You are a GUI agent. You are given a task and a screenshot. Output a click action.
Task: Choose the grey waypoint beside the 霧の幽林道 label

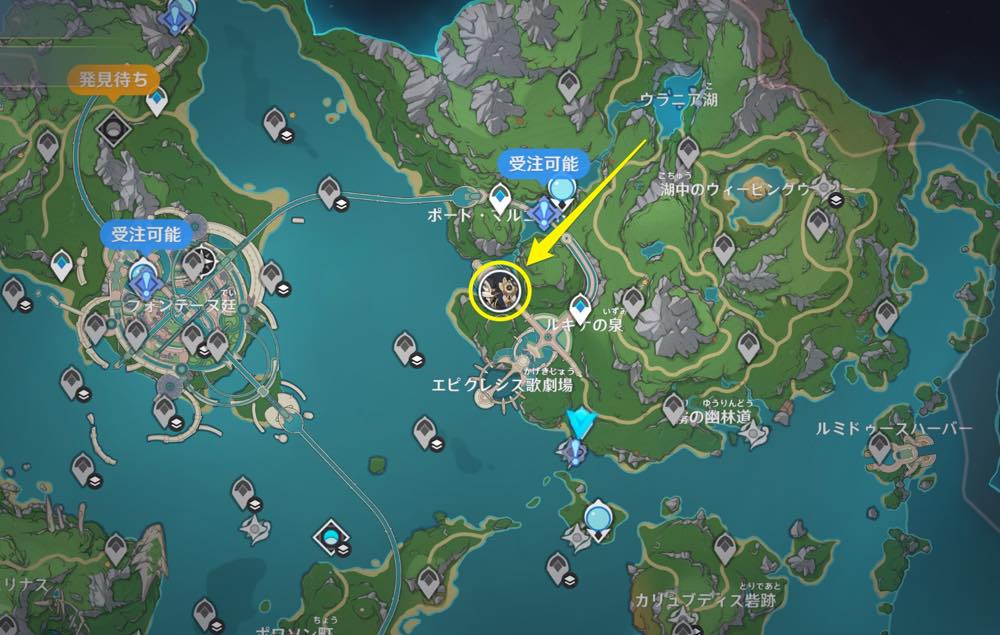click(675, 406)
